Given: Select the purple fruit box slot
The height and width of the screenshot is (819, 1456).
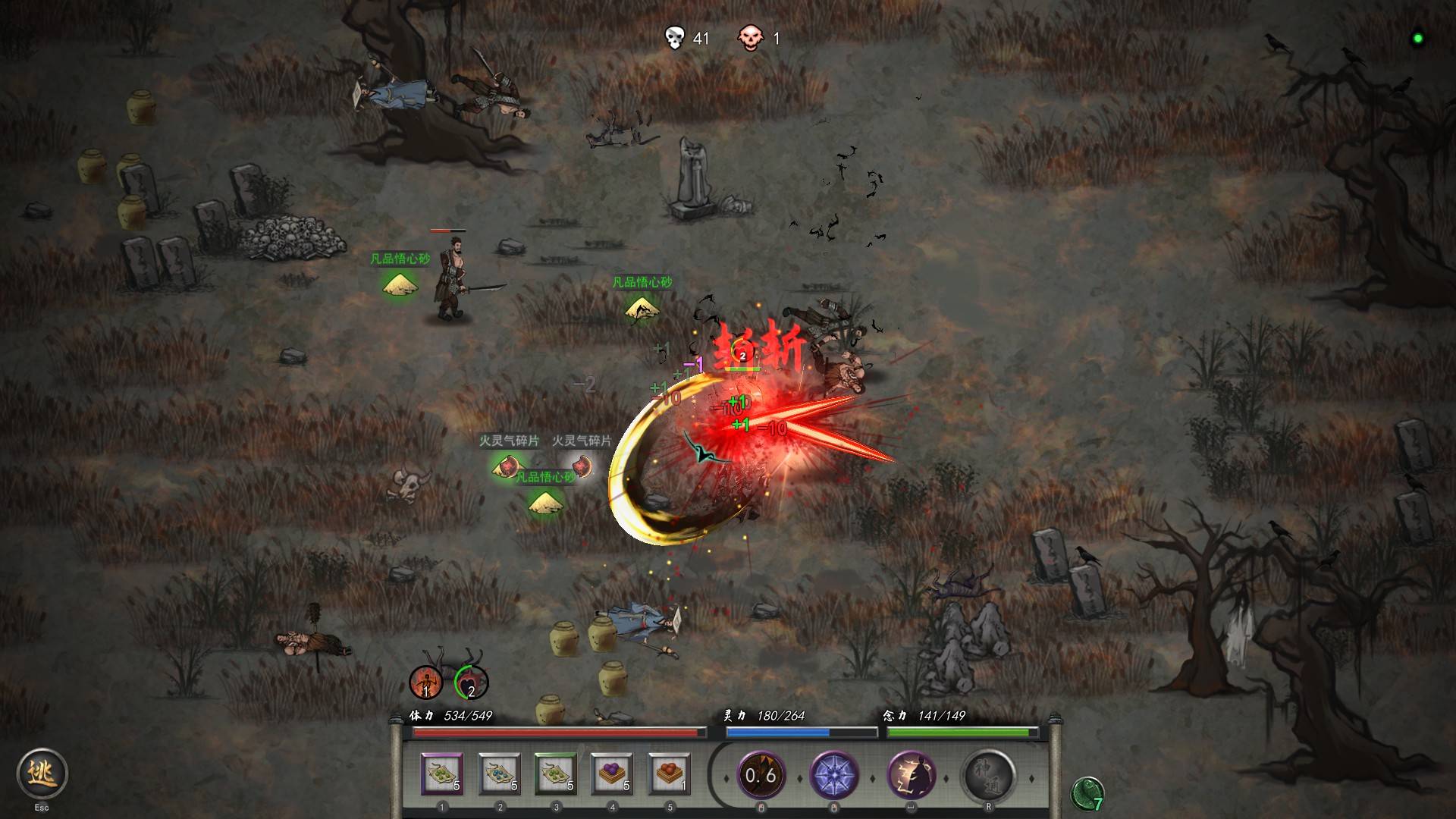Looking at the screenshot, I should coord(612,774).
